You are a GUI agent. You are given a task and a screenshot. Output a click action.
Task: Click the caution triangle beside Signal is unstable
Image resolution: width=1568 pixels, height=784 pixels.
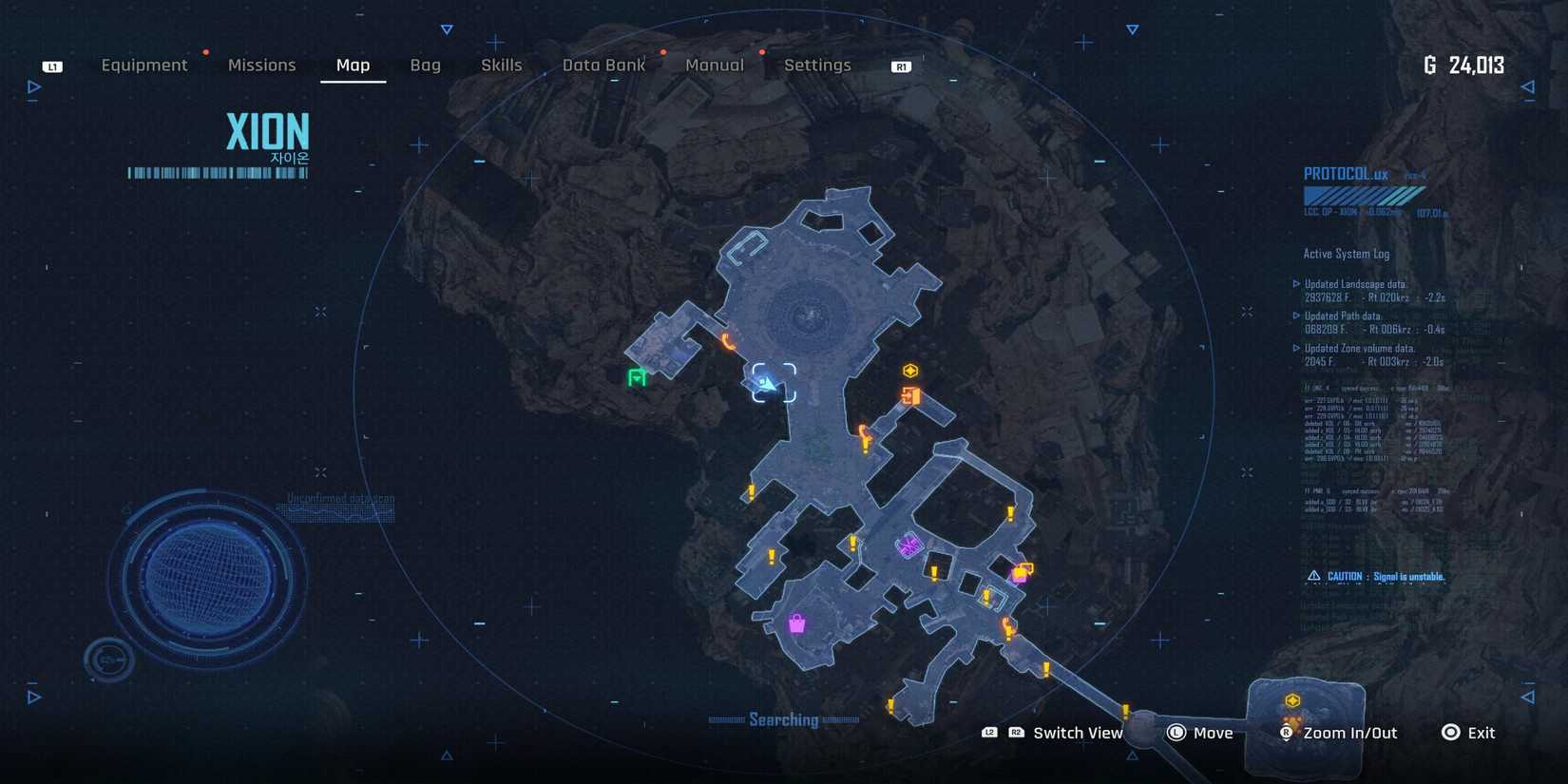point(1314,576)
